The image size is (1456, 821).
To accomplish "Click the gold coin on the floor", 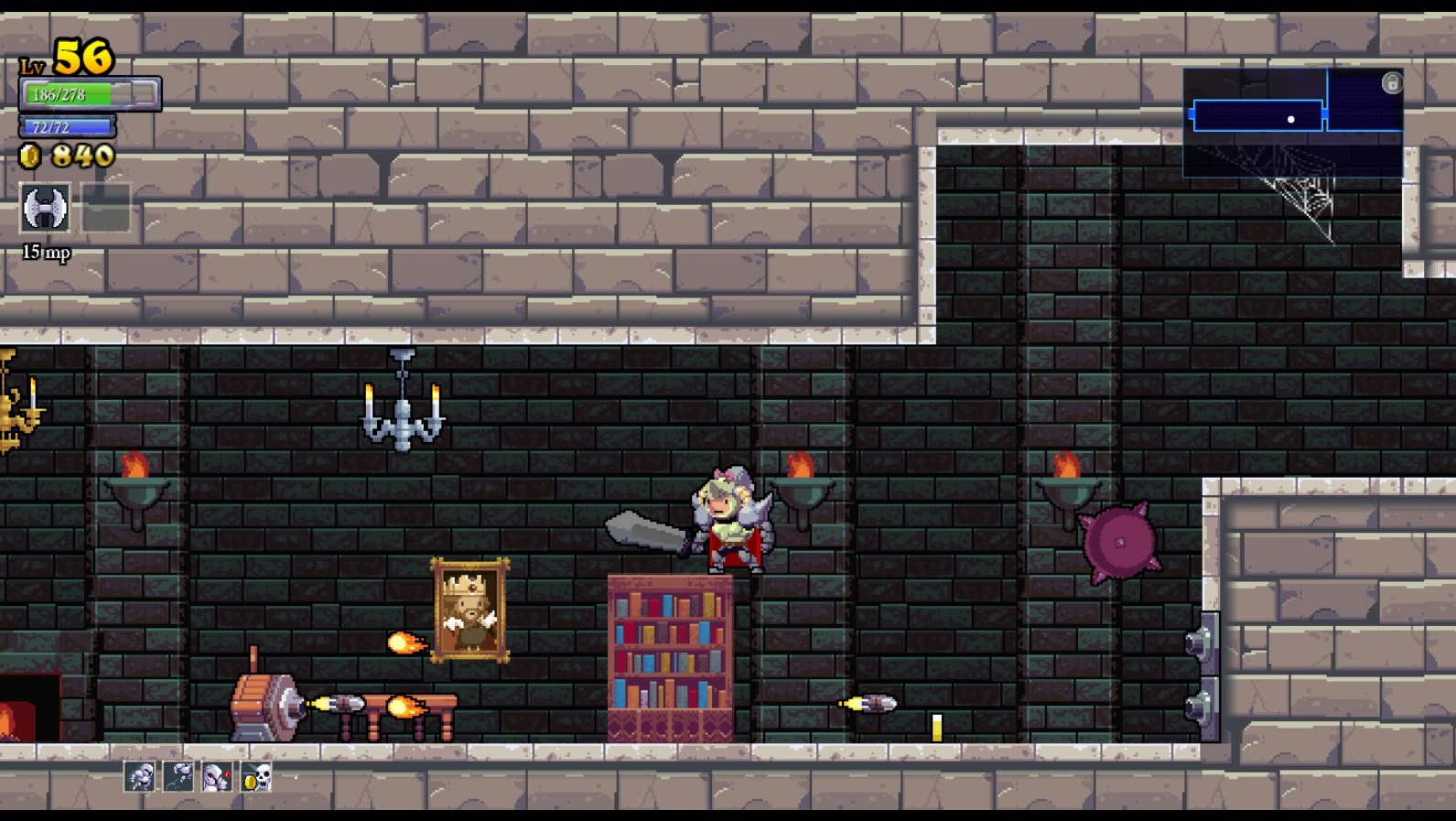I will tap(937, 728).
